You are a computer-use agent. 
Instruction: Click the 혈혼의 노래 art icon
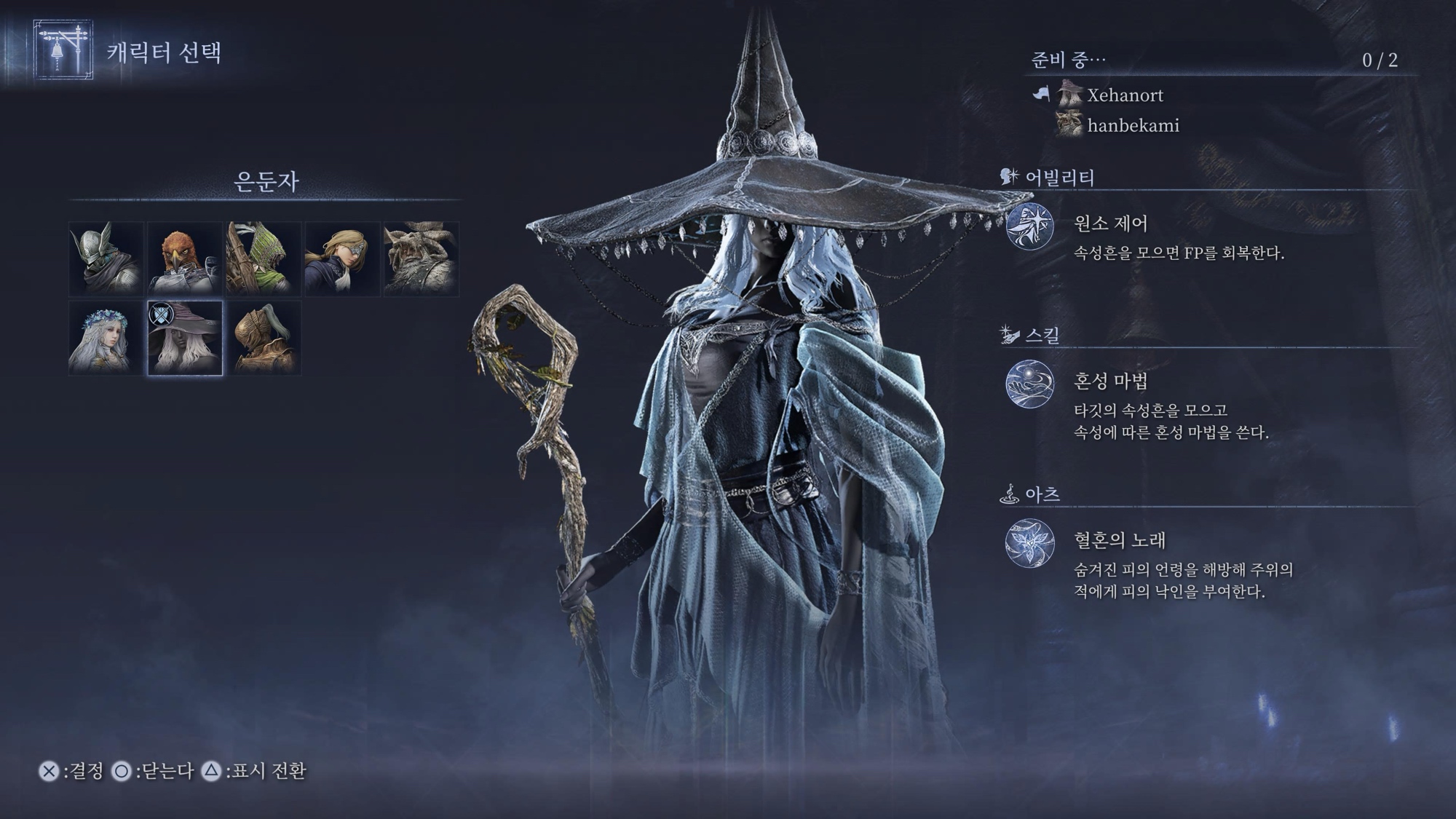click(x=1029, y=542)
